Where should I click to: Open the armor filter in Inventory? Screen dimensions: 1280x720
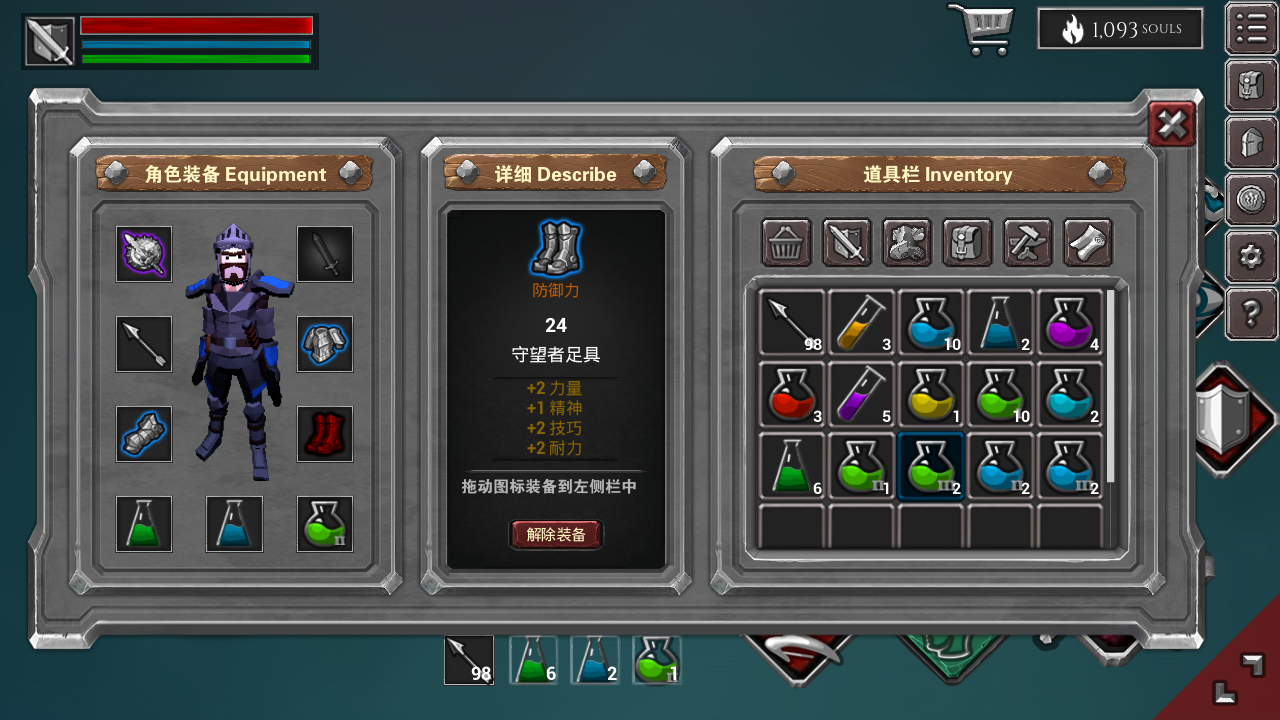(x=906, y=242)
